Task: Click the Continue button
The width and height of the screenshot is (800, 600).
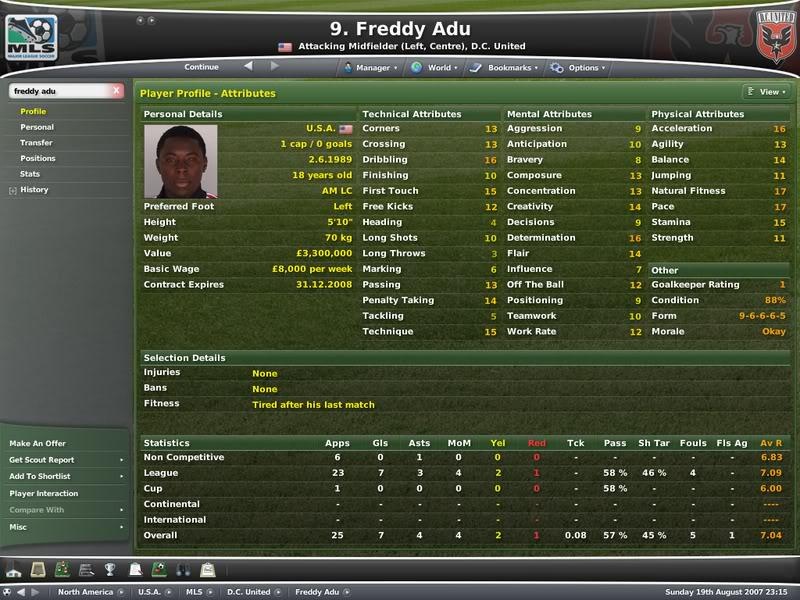Action: [x=201, y=67]
